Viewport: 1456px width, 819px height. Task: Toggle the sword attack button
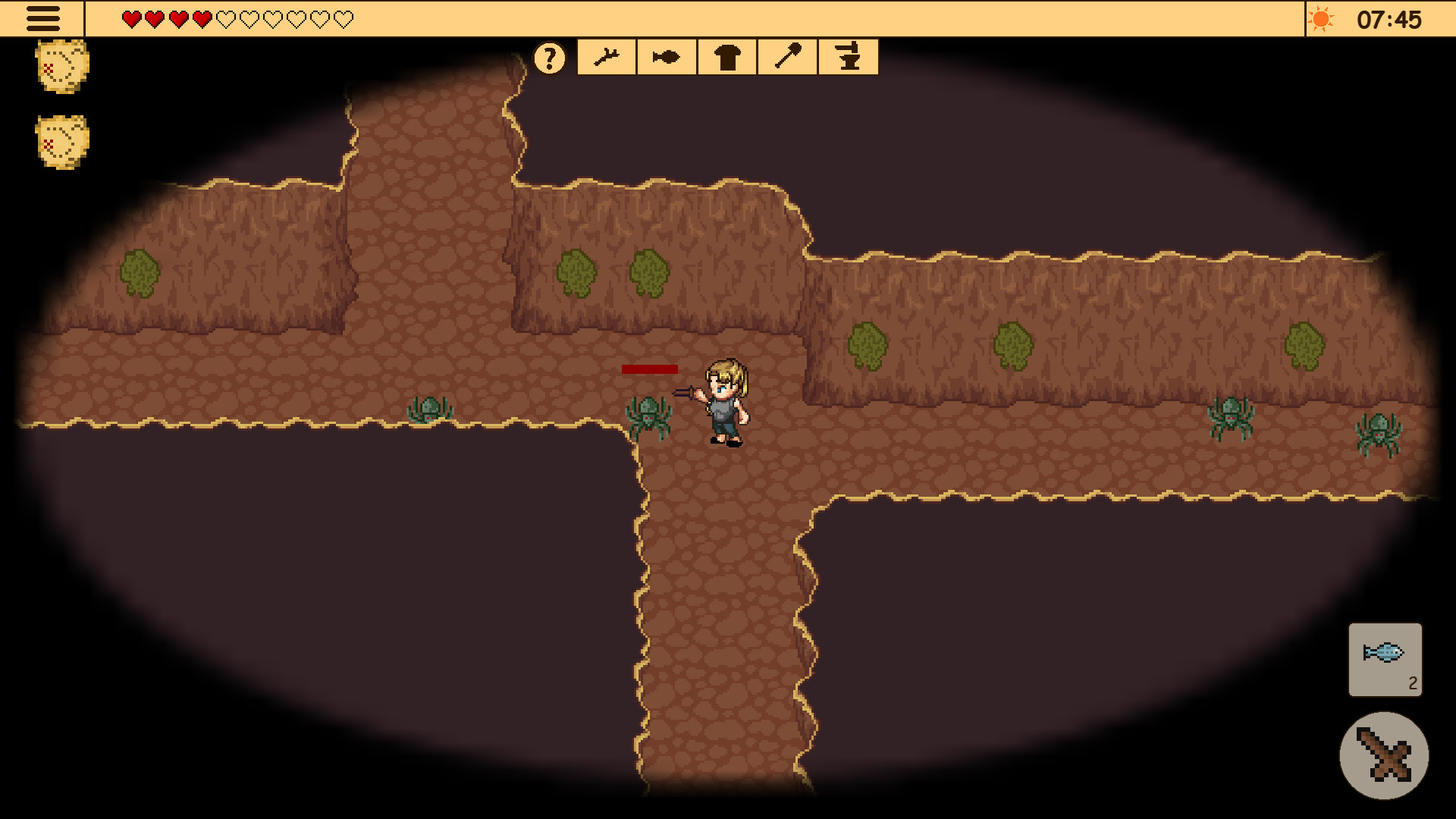point(1385,757)
